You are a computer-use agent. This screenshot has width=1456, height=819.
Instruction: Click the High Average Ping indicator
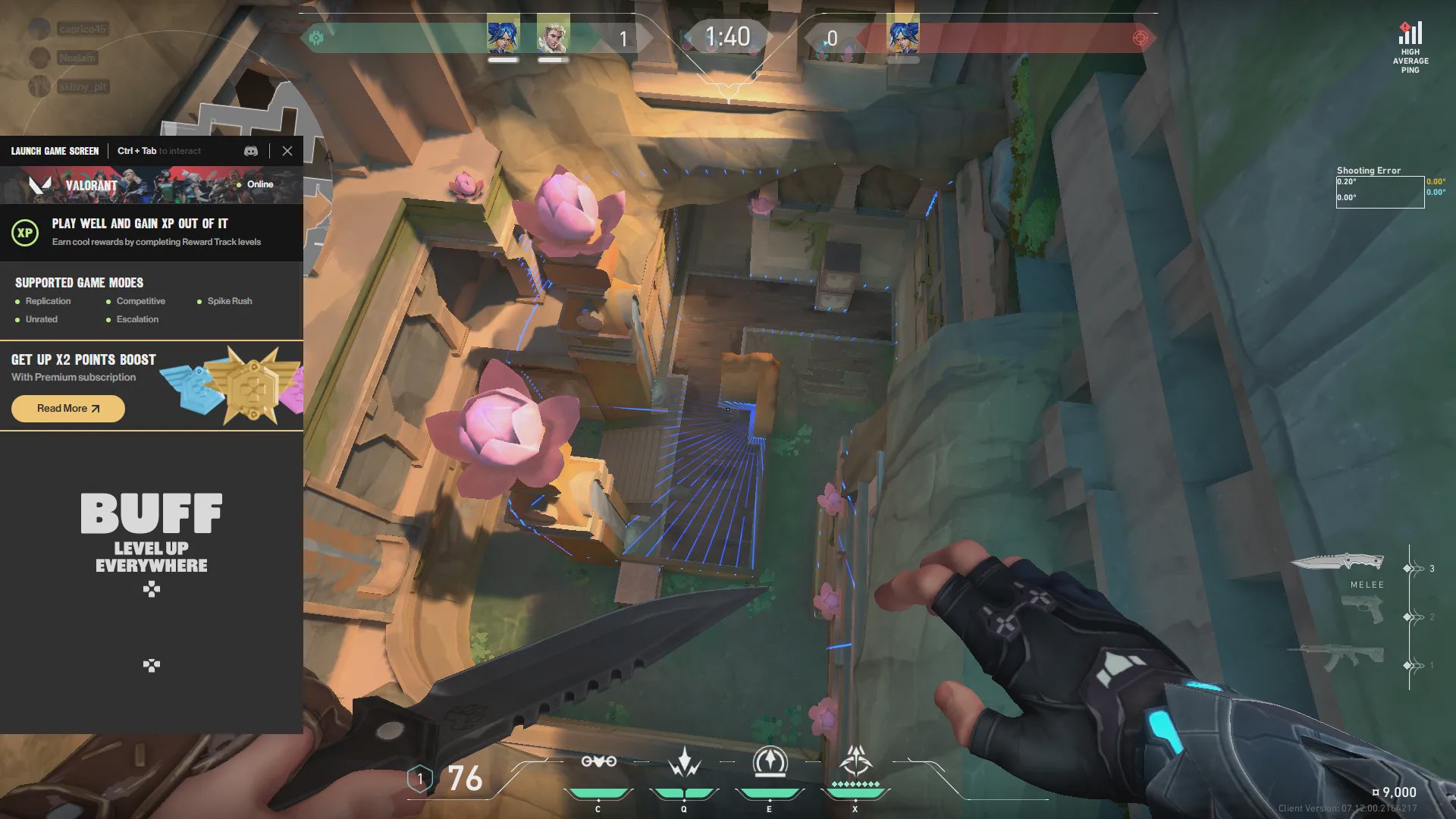pyautogui.click(x=1410, y=47)
